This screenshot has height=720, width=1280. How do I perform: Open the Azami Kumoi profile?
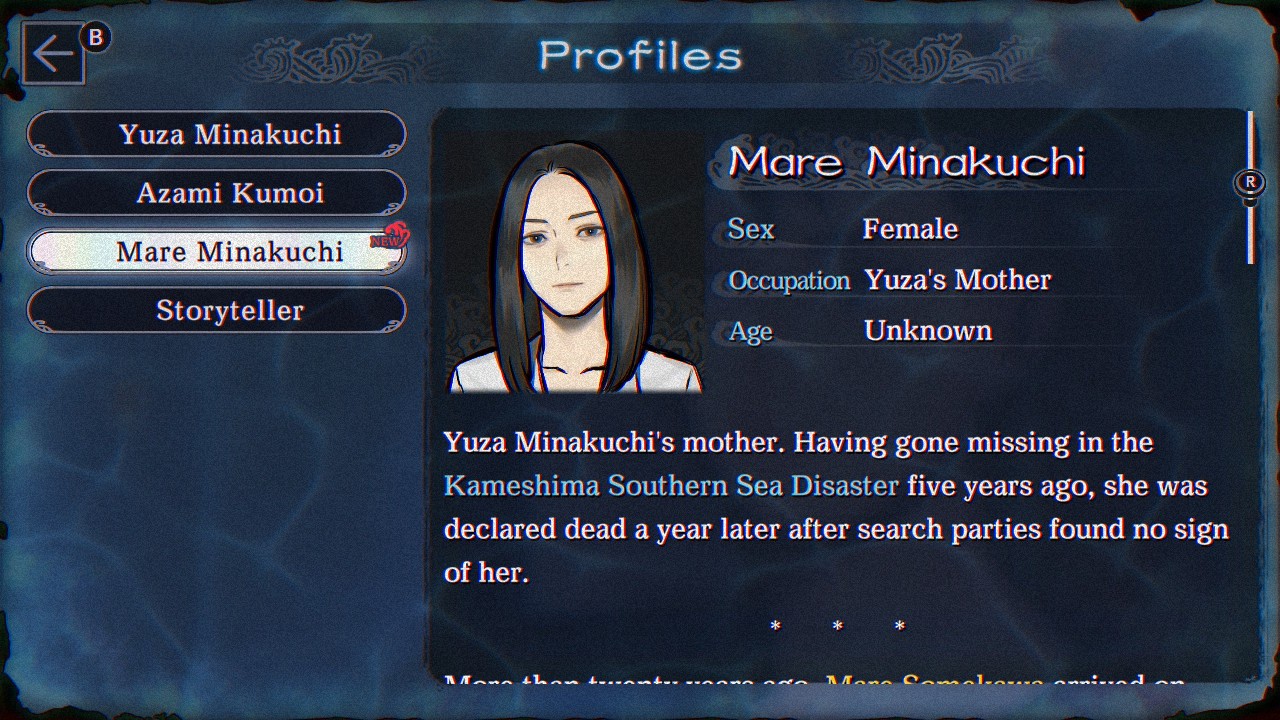216,193
